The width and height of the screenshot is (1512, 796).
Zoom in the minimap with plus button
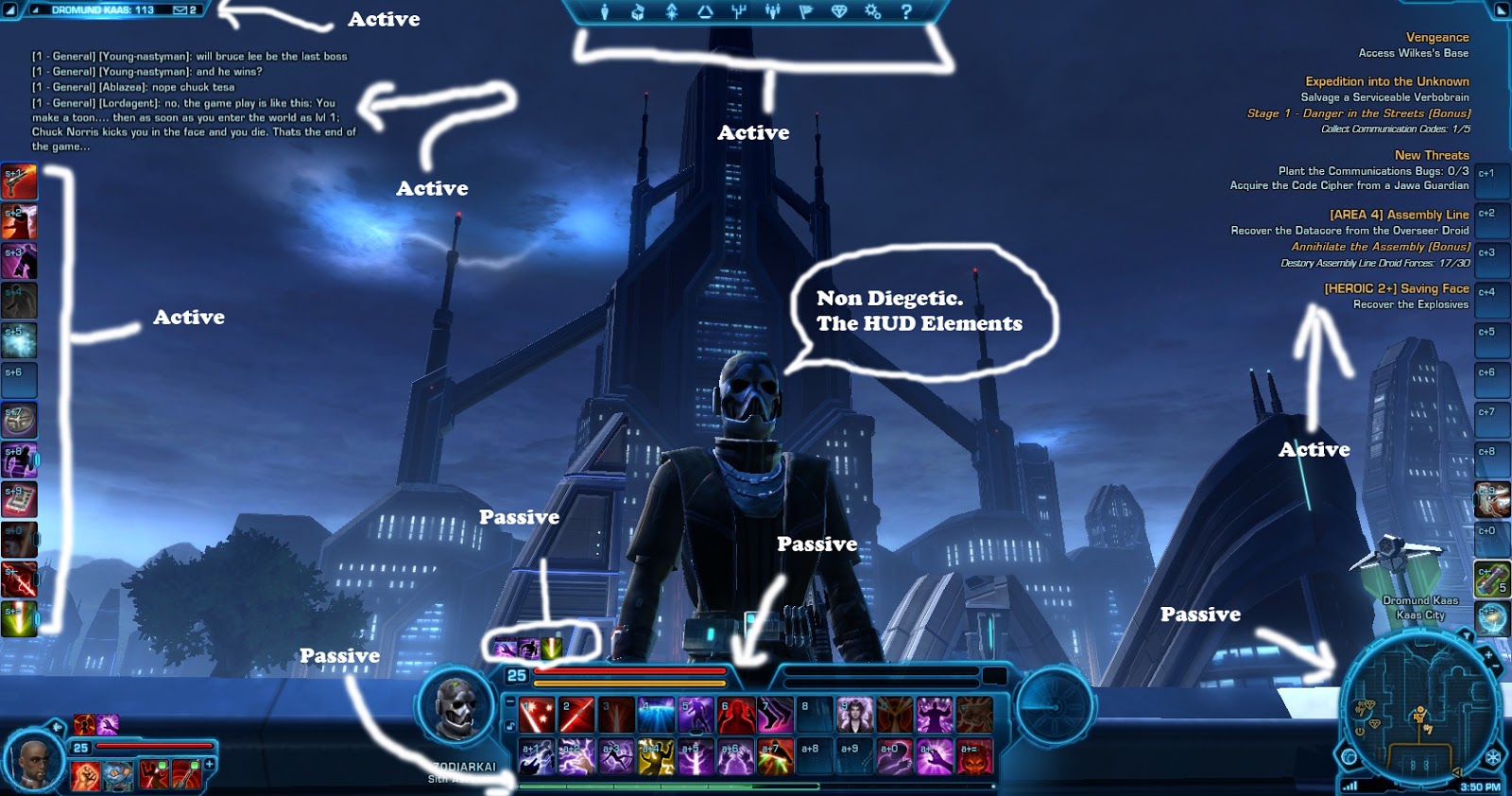point(1487,655)
